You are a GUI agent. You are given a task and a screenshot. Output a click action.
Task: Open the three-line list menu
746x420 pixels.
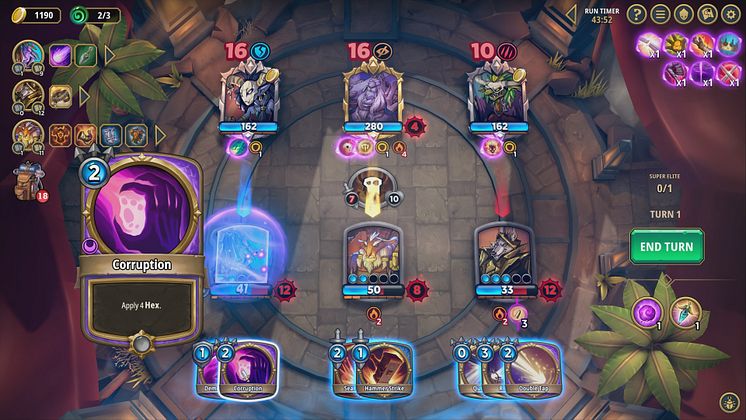pyautogui.click(x=661, y=14)
